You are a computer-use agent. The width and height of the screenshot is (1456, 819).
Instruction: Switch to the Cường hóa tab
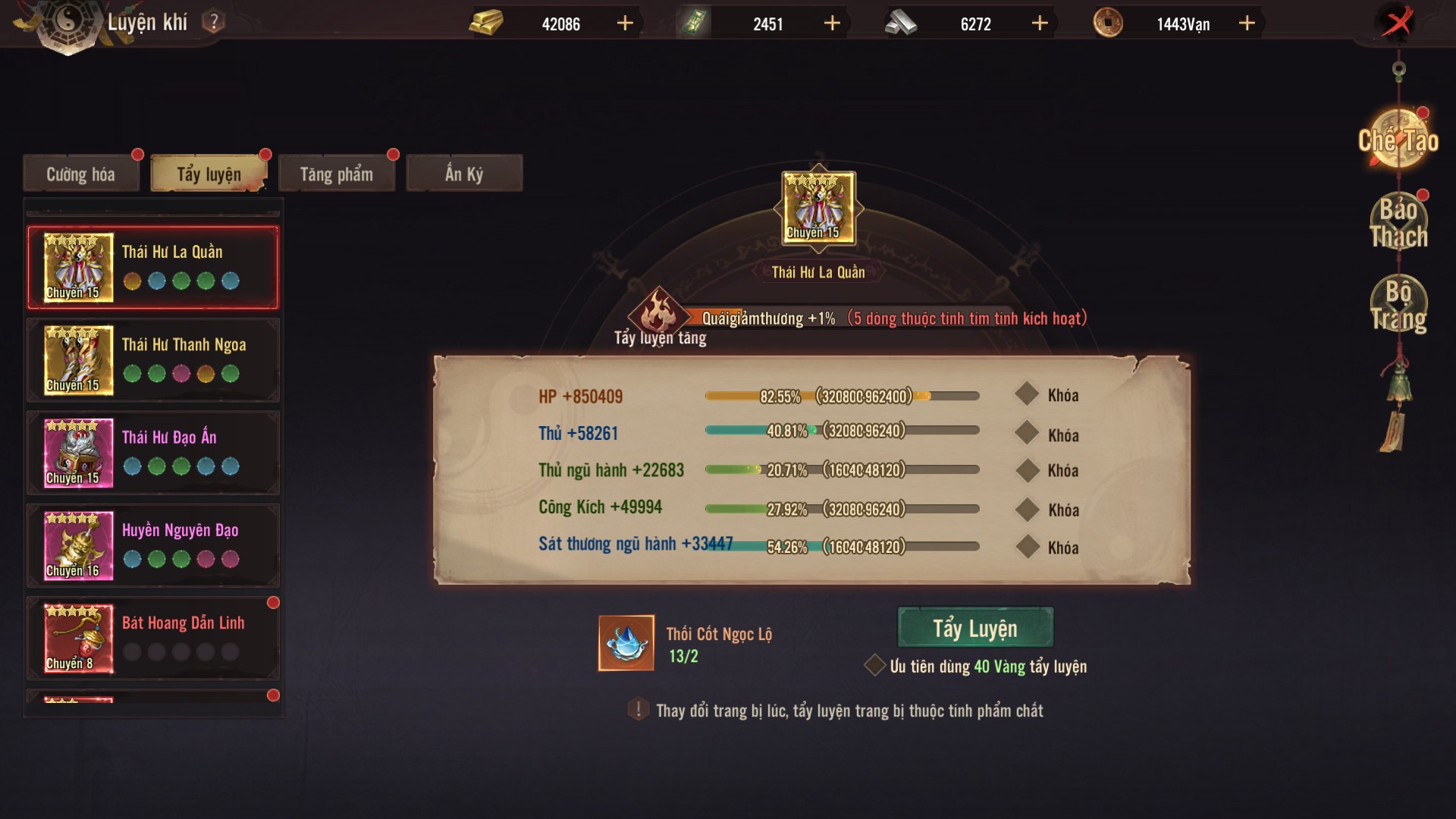coord(81,174)
